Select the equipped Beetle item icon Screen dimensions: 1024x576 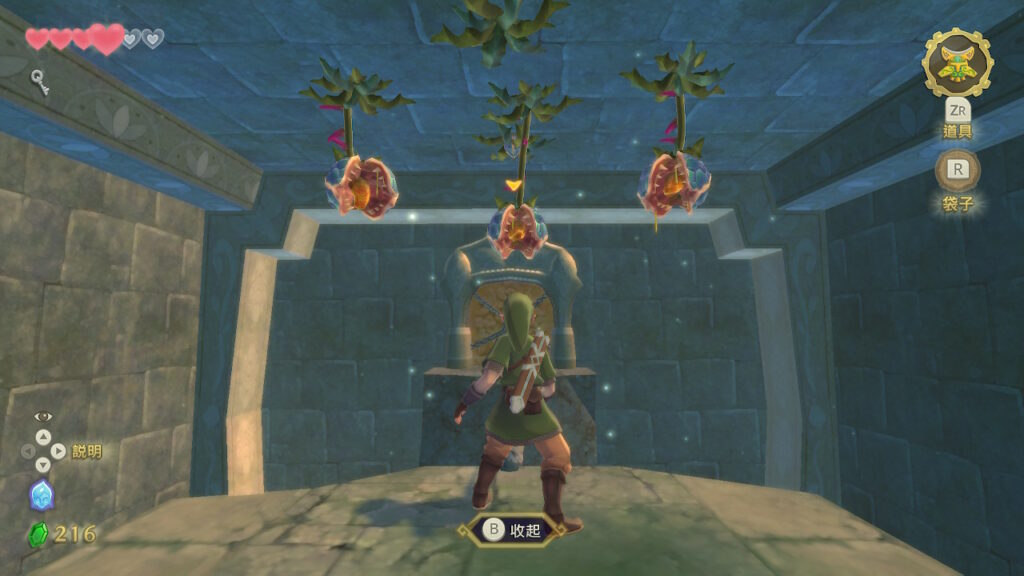tap(957, 62)
